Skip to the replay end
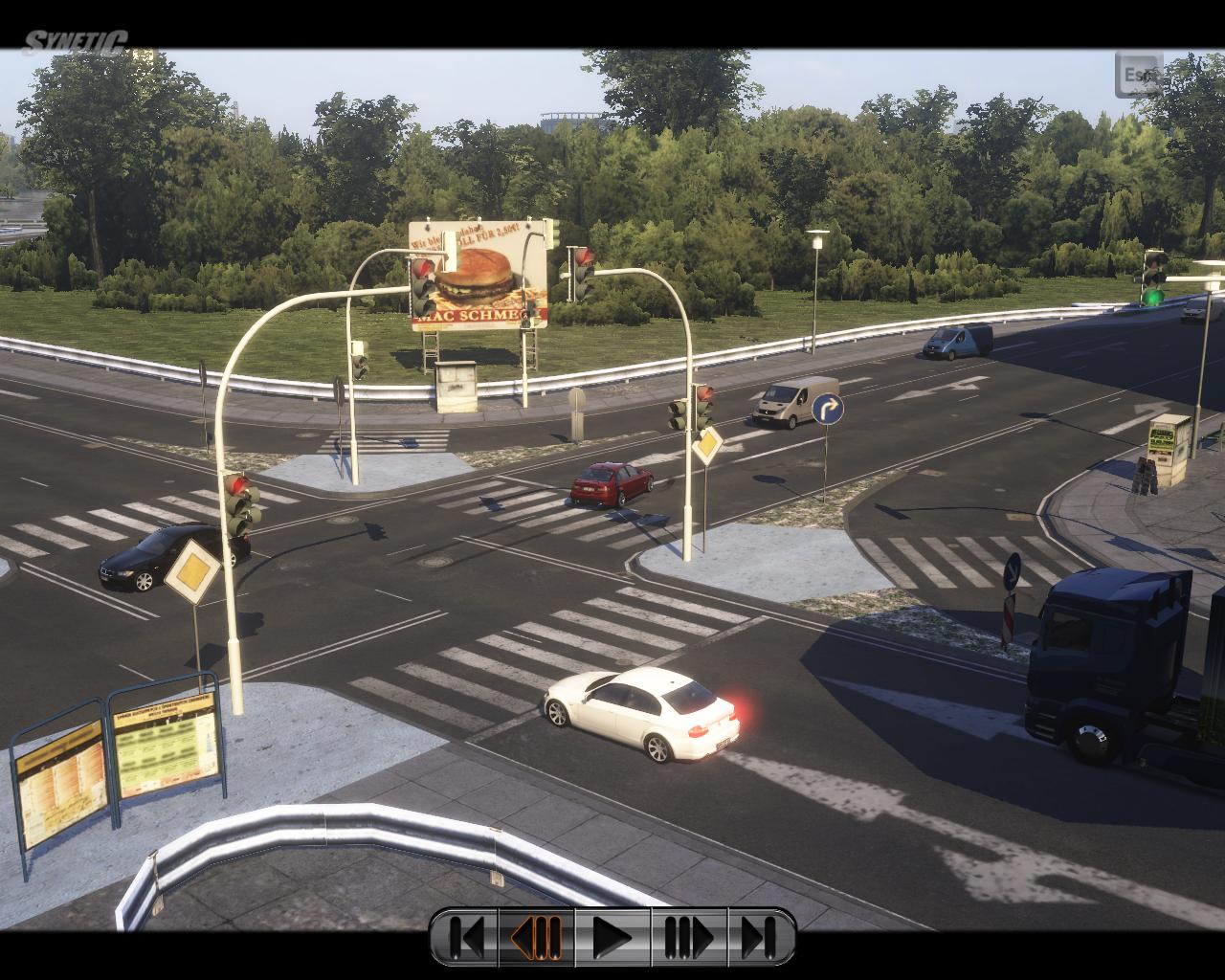Screen dimensions: 1225x980 pos(760,938)
